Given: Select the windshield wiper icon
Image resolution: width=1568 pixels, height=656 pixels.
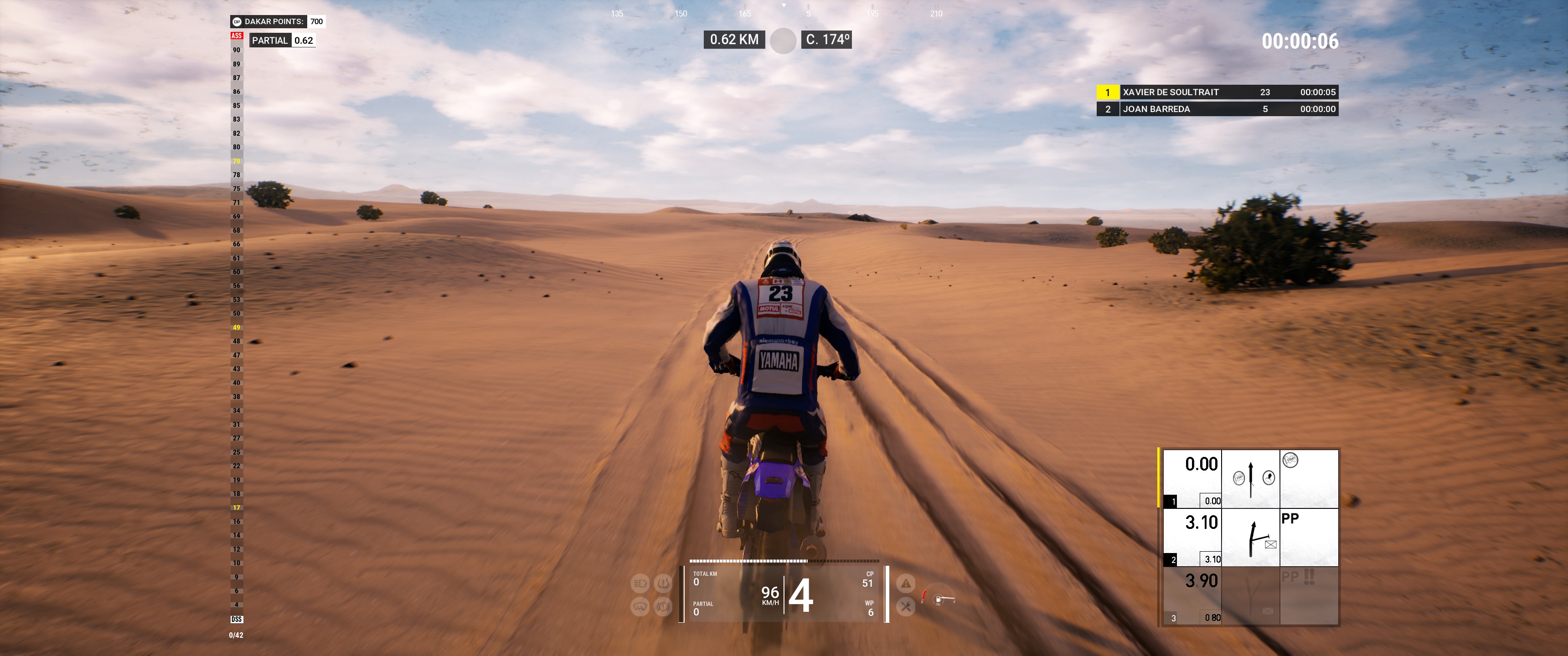Looking at the screenshot, I should point(640,606).
